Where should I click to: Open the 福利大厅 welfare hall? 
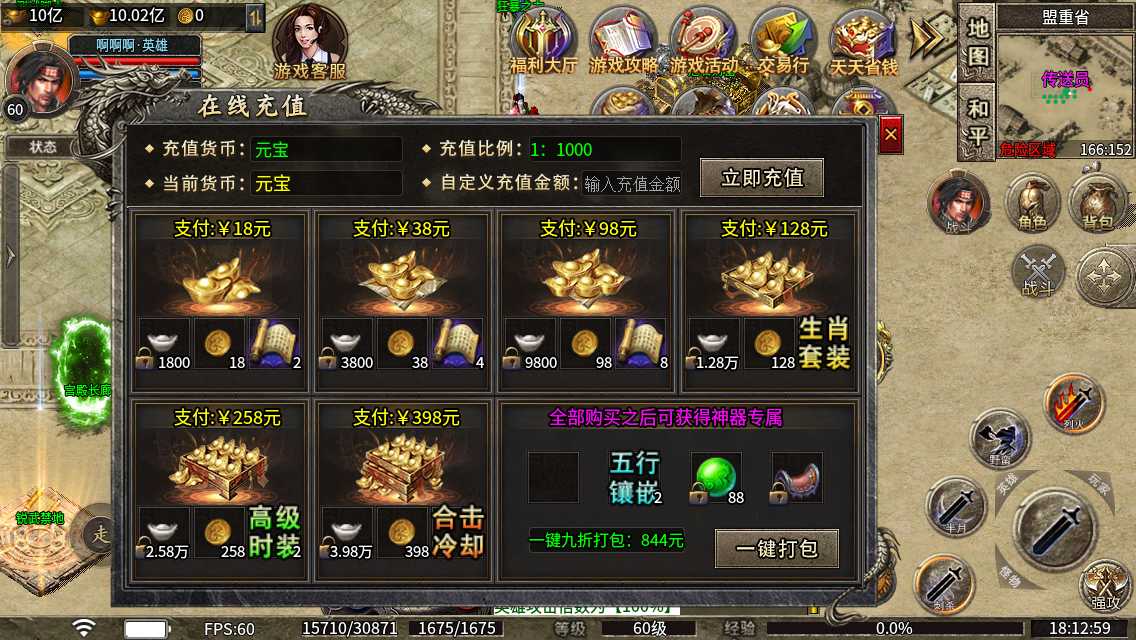tap(543, 44)
